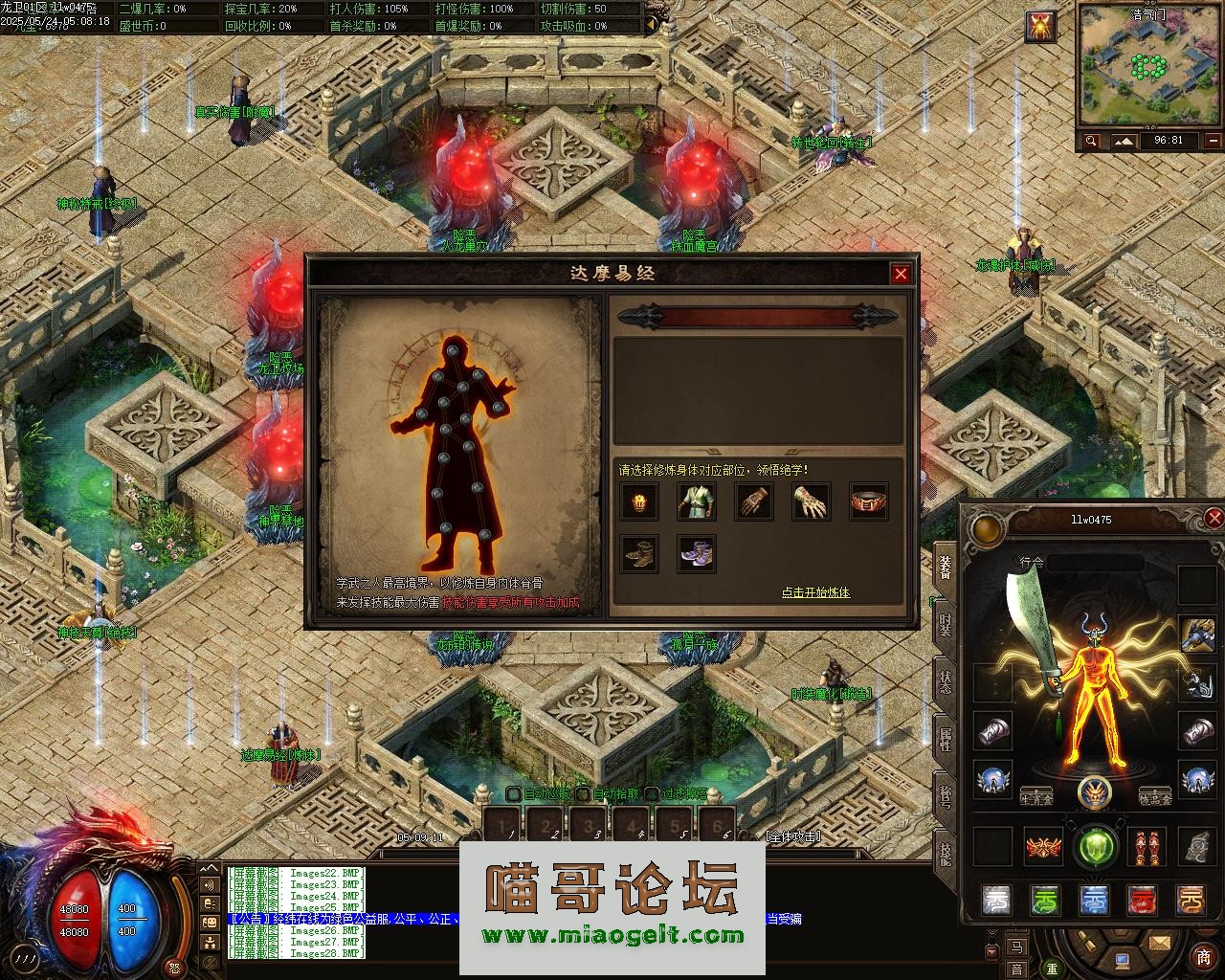Open the 状态 tab
The width and height of the screenshot is (1225, 980).
pos(946,681)
